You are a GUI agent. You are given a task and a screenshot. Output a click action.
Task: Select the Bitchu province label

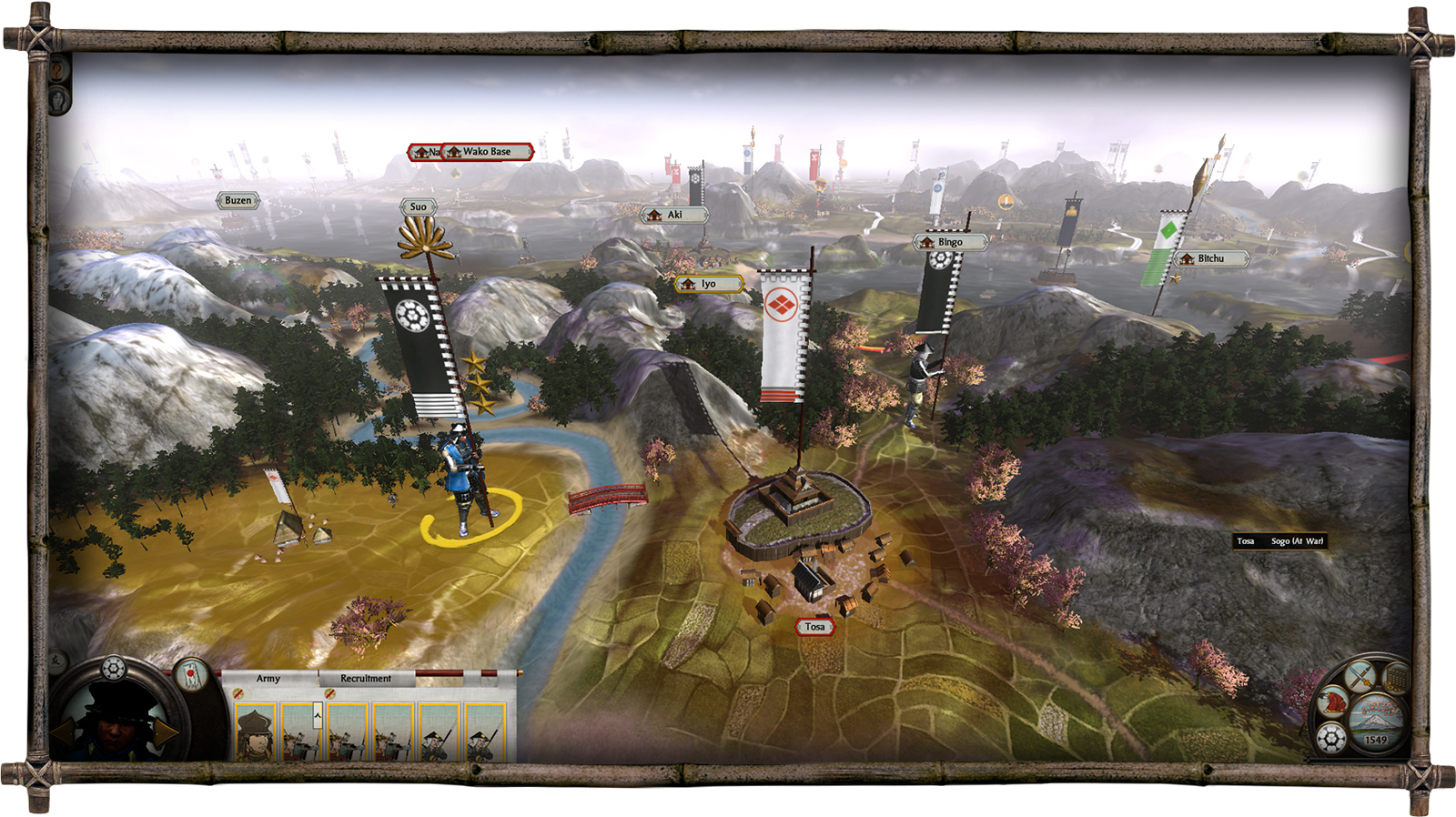click(x=1209, y=258)
